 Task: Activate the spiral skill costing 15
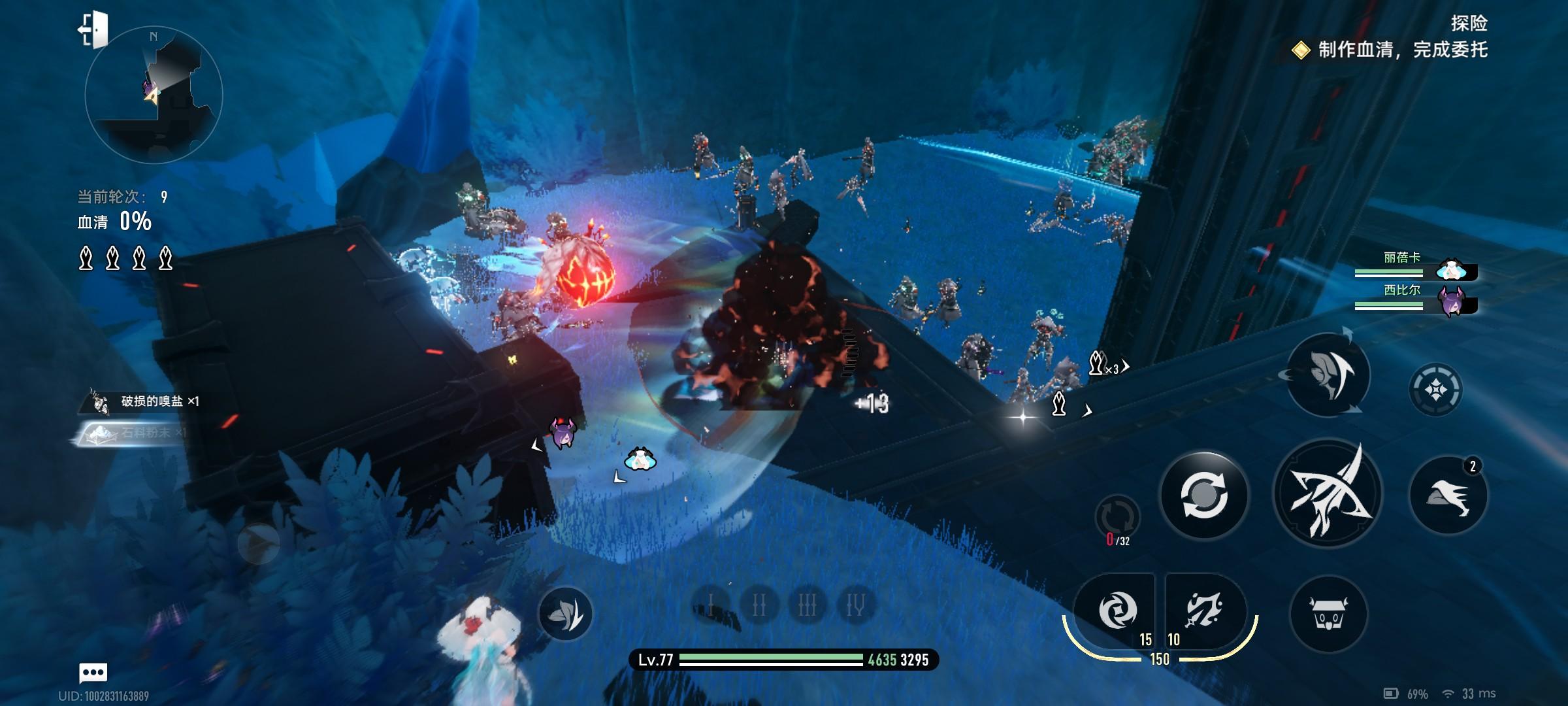click(x=1117, y=611)
